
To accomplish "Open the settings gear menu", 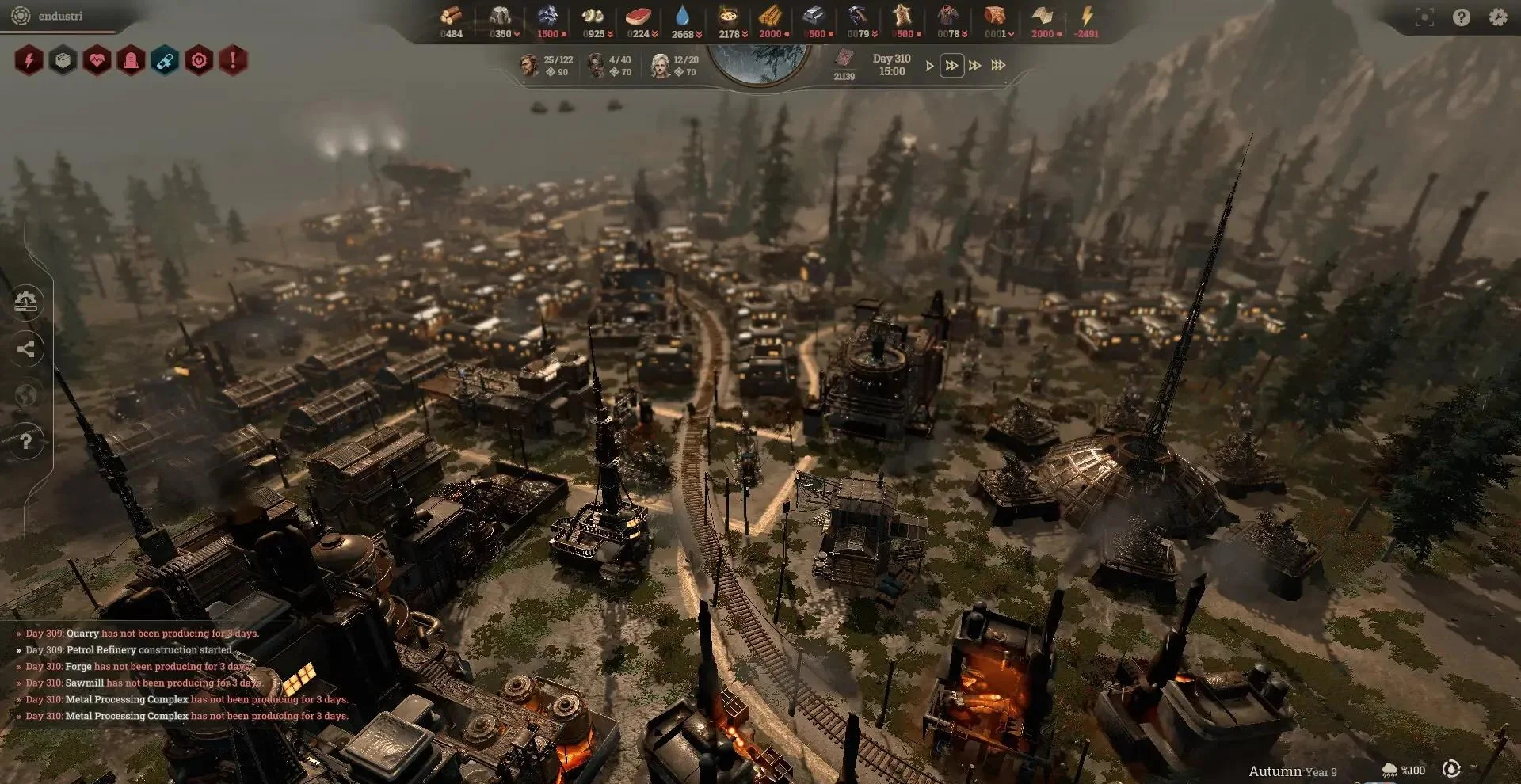I will (x=1497, y=17).
